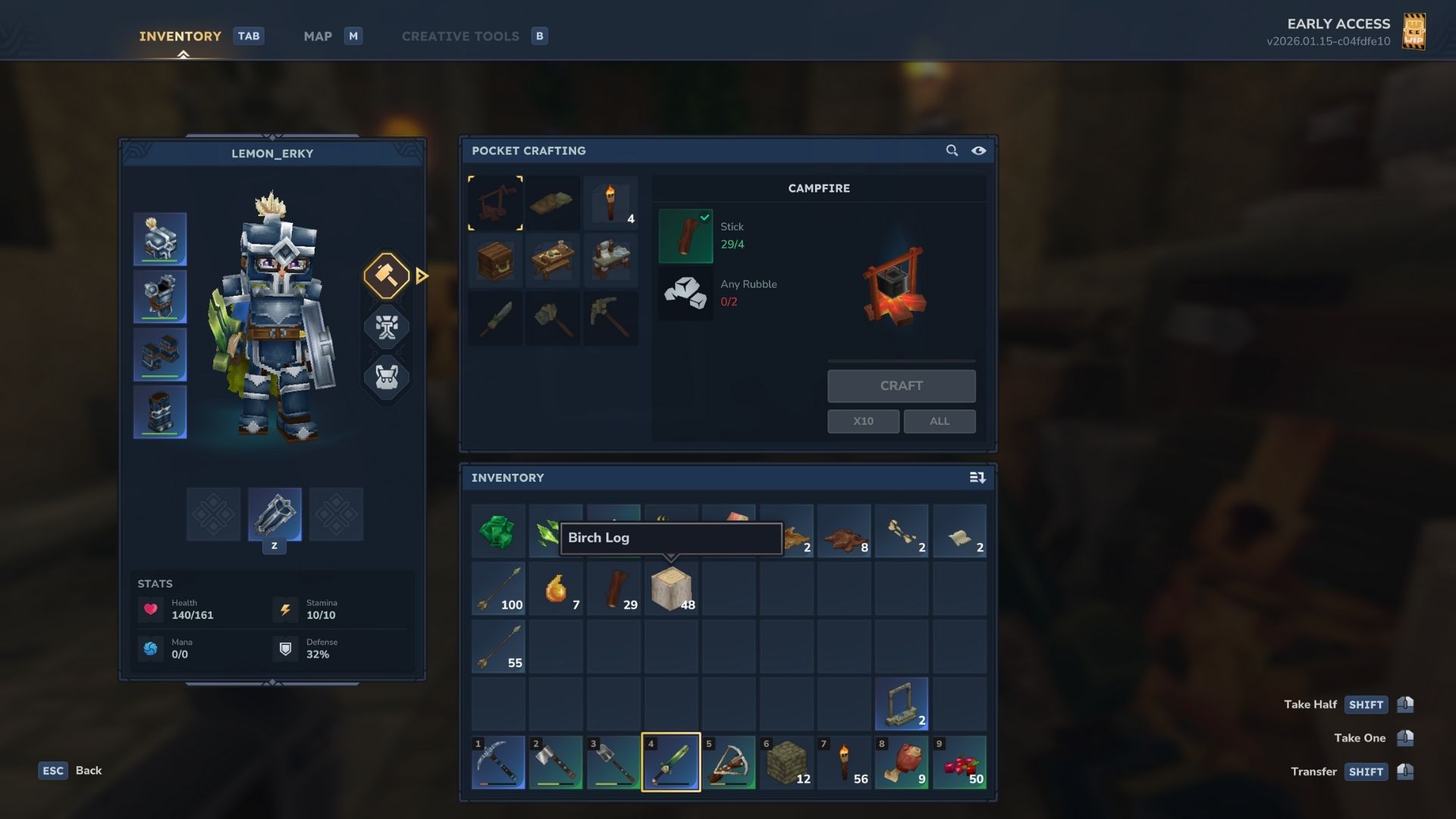Select the Any Rubble ingredient slot

[x=685, y=293]
